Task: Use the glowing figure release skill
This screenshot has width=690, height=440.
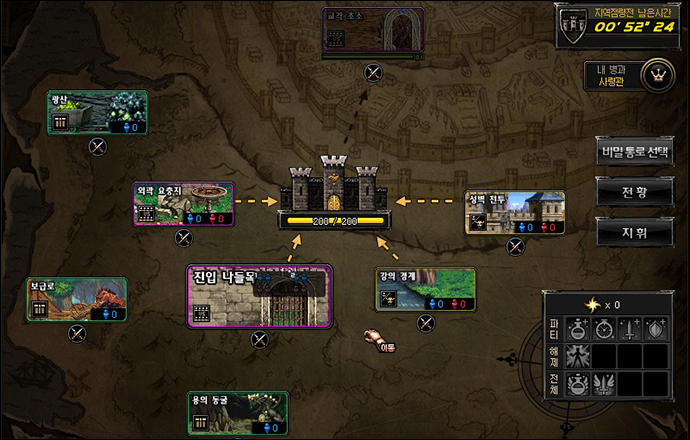Action: (576, 356)
